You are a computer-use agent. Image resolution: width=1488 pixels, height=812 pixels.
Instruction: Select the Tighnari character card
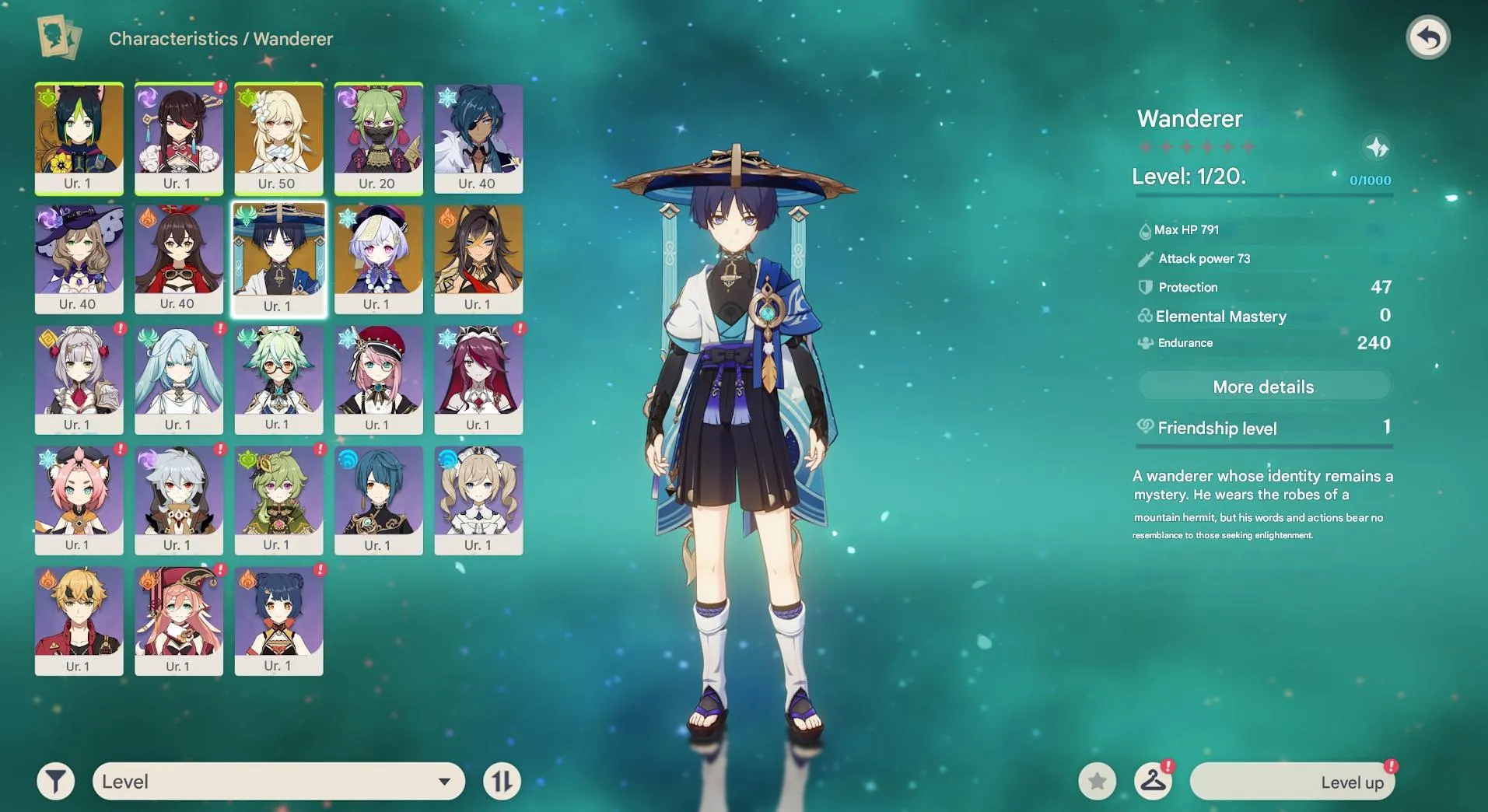pyautogui.click(x=79, y=138)
